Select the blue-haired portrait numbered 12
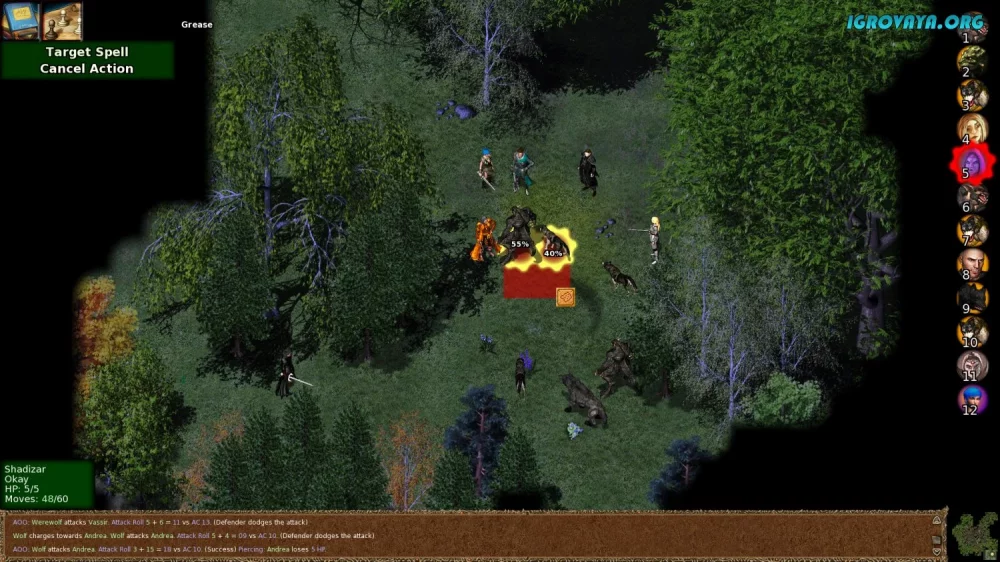 pyautogui.click(x=972, y=401)
